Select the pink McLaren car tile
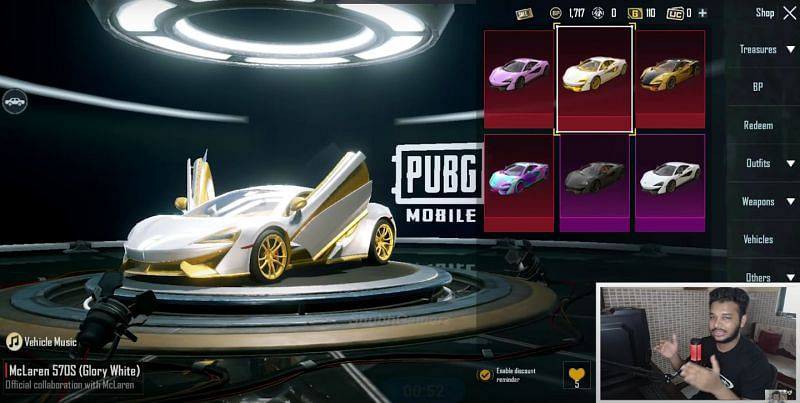The image size is (800, 403). (519, 78)
